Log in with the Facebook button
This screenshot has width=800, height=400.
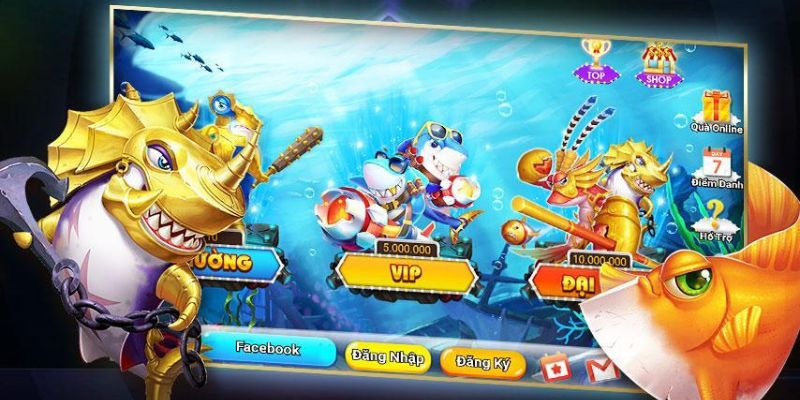pos(267,350)
